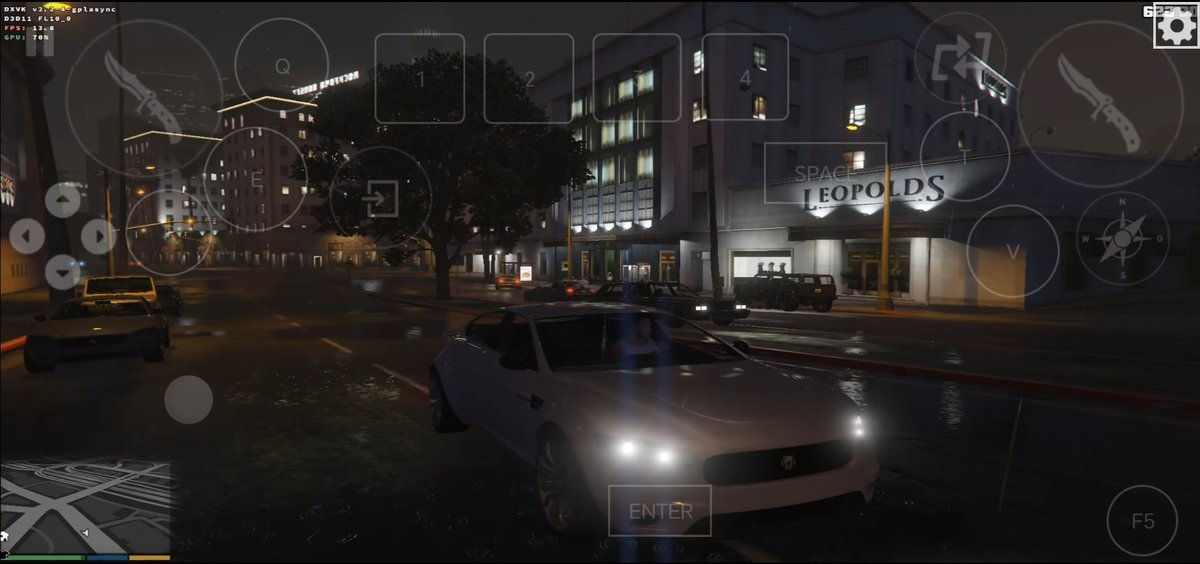Tap the F5 touch button

tap(1142, 521)
